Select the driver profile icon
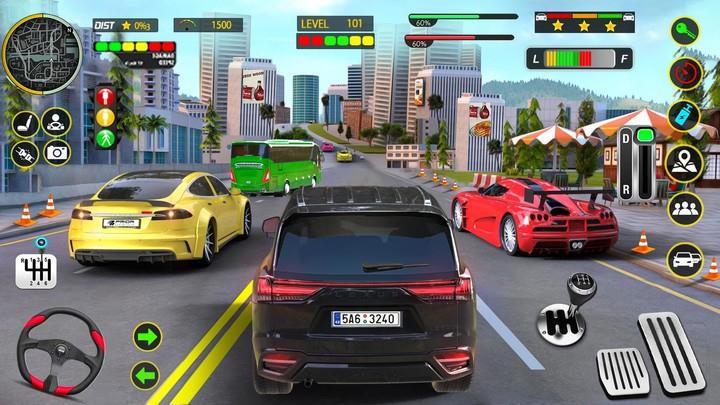The height and width of the screenshot is (405, 720). 56,124
